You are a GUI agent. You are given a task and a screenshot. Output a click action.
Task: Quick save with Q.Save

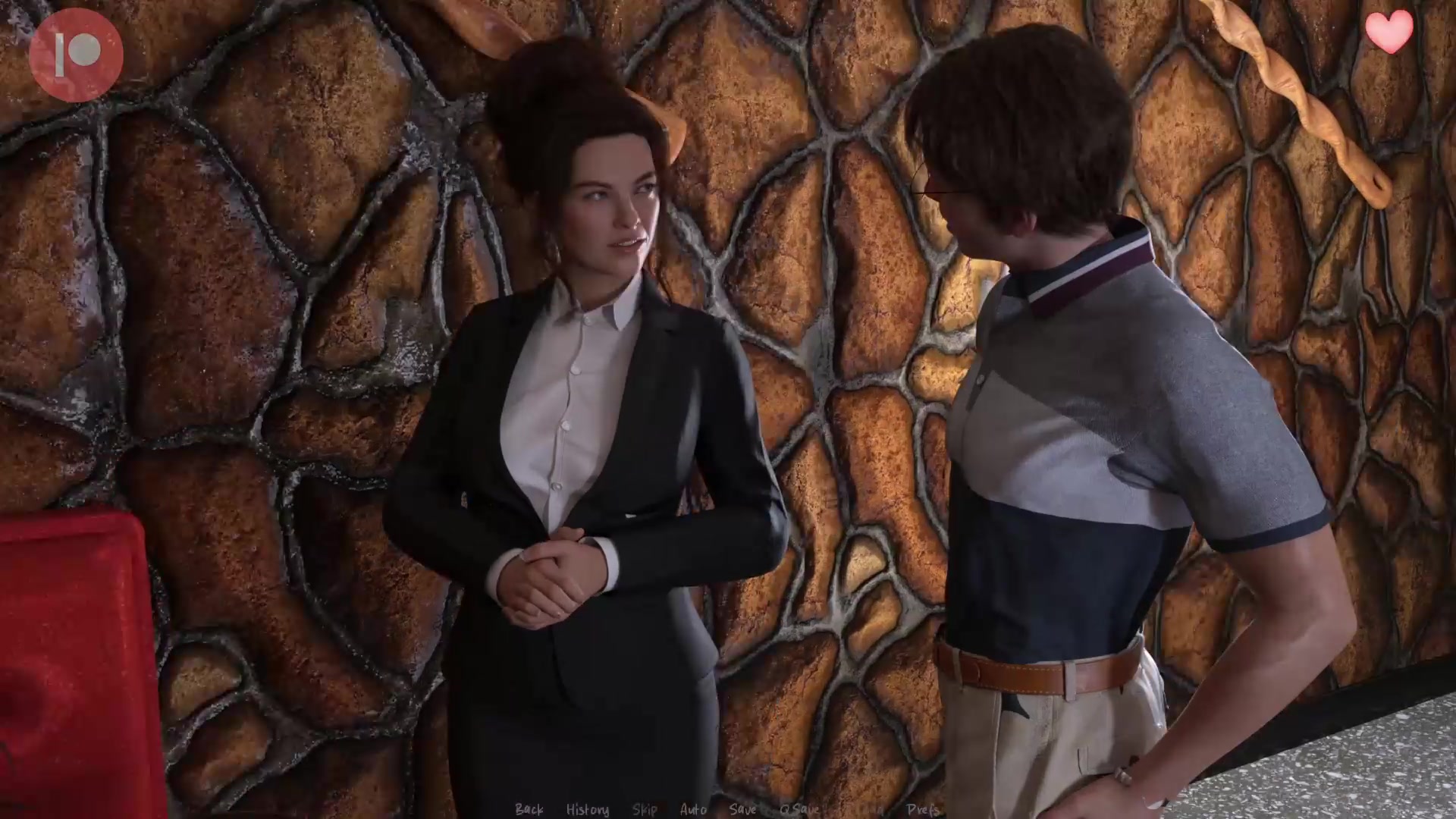799,809
